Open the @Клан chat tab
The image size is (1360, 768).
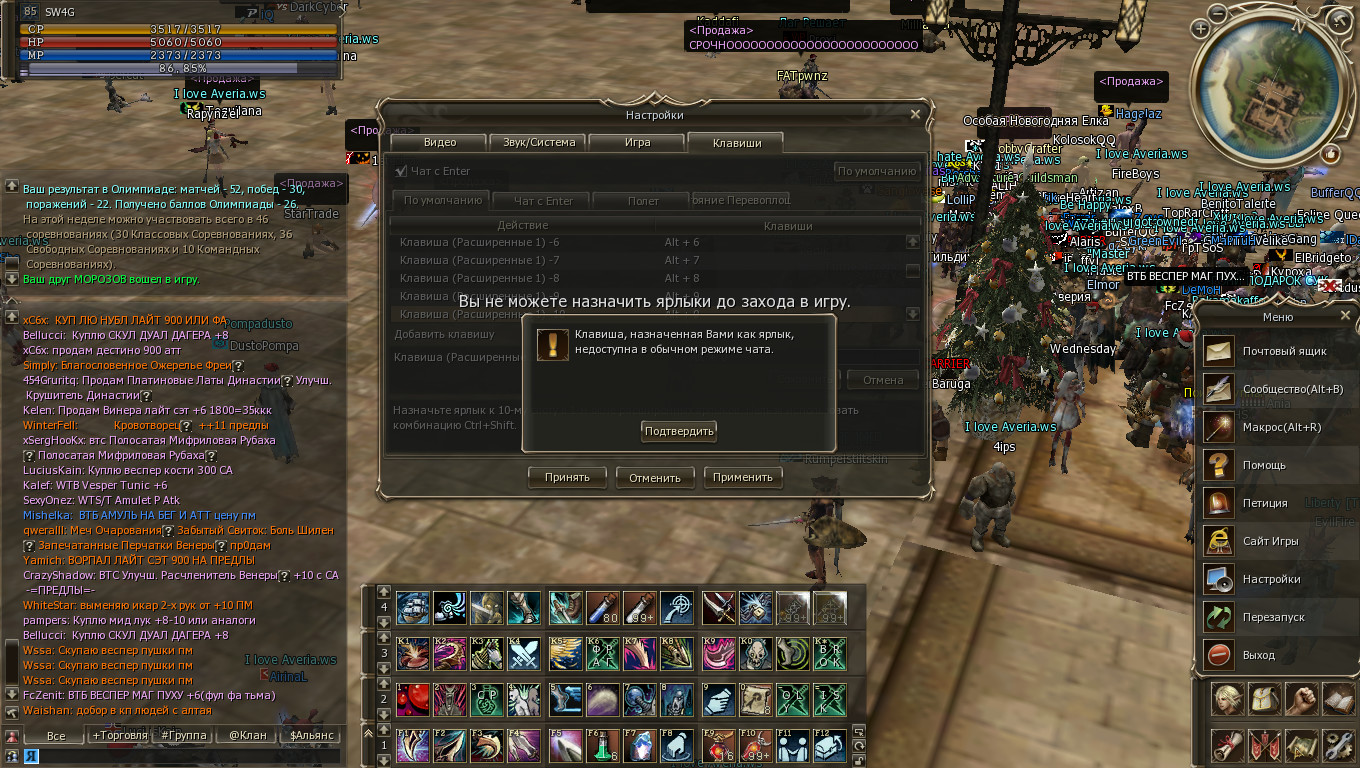(248, 735)
